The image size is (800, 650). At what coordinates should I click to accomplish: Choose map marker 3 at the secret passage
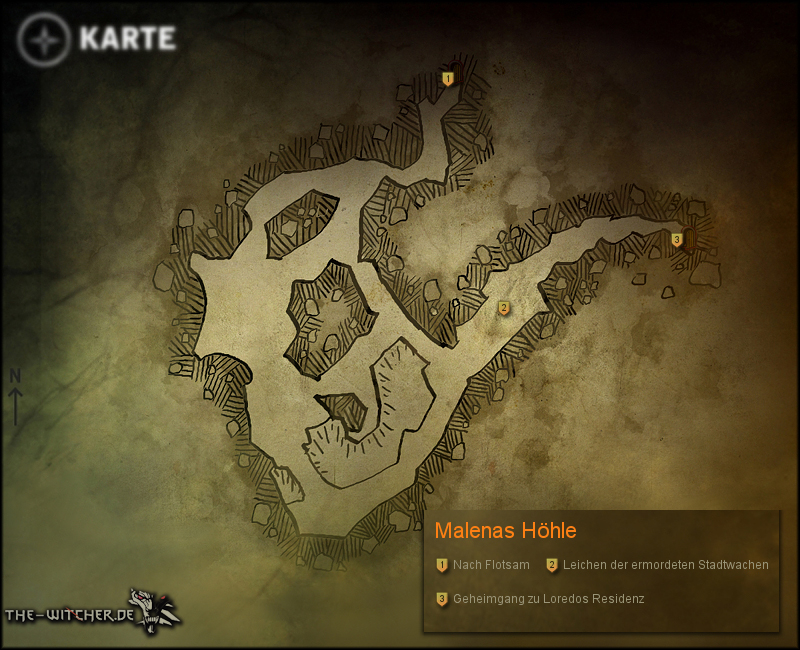(x=677, y=239)
